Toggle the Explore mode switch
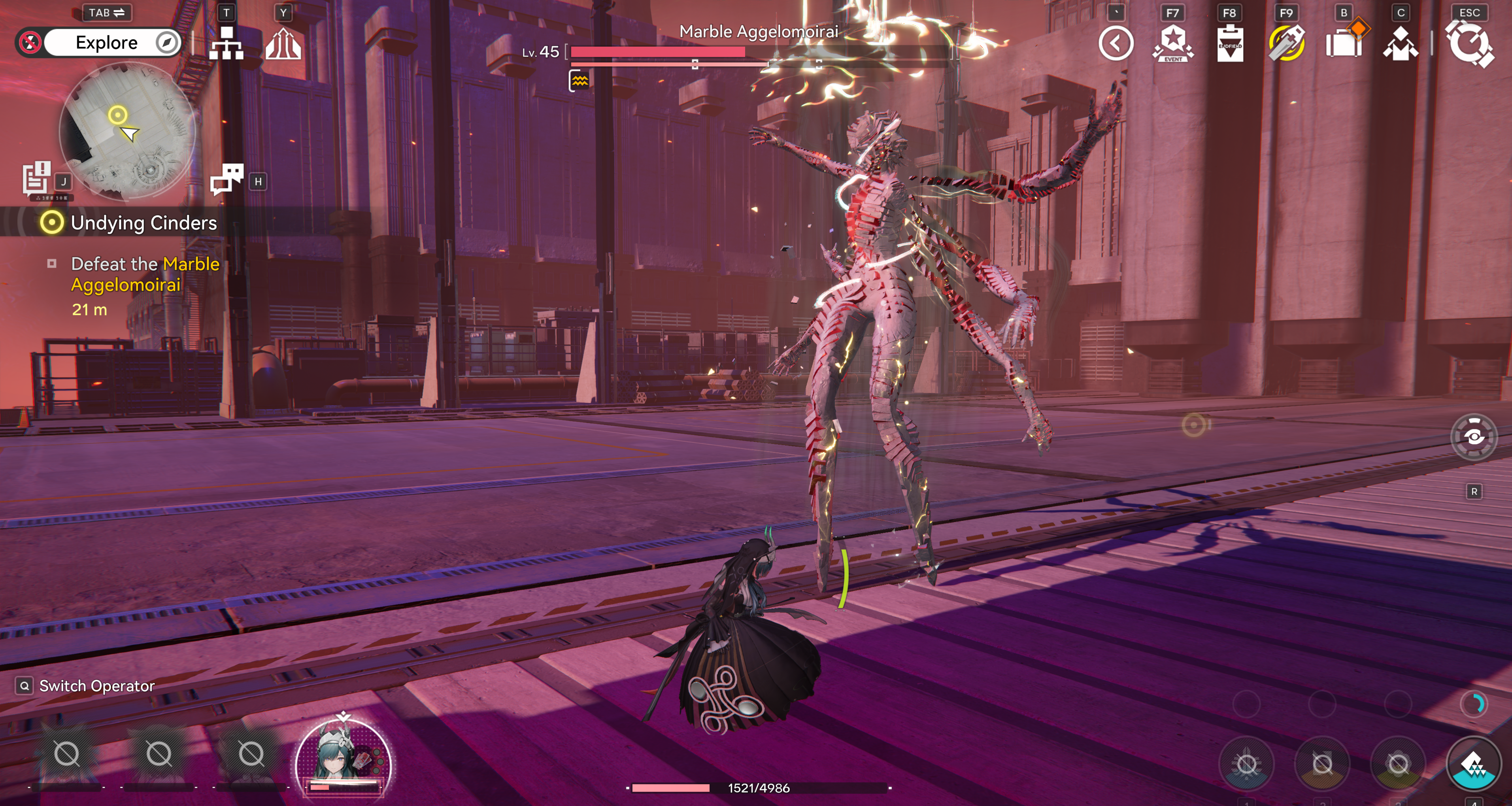The image size is (1512, 806). pyautogui.click(x=98, y=43)
